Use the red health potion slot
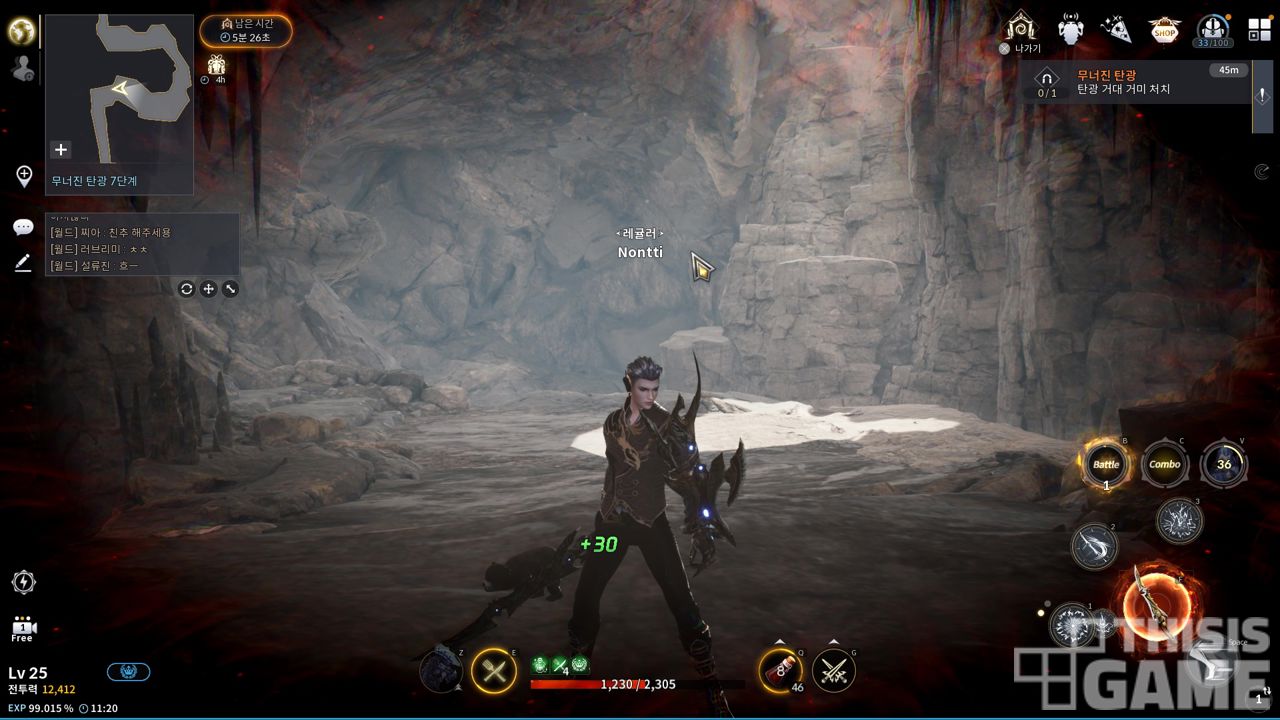 (x=781, y=670)
